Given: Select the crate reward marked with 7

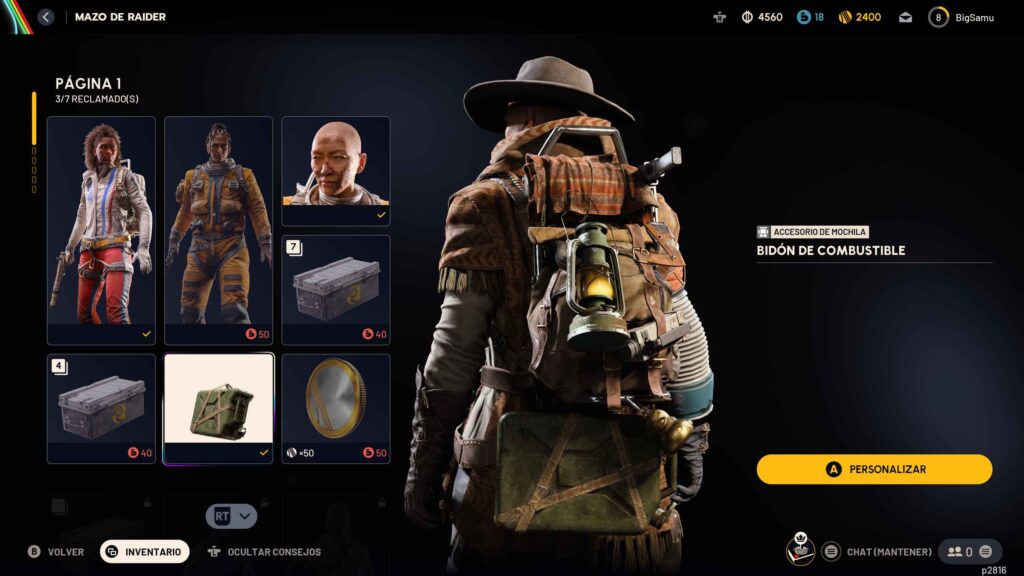Looking at the screenshot, I should 335,290.
